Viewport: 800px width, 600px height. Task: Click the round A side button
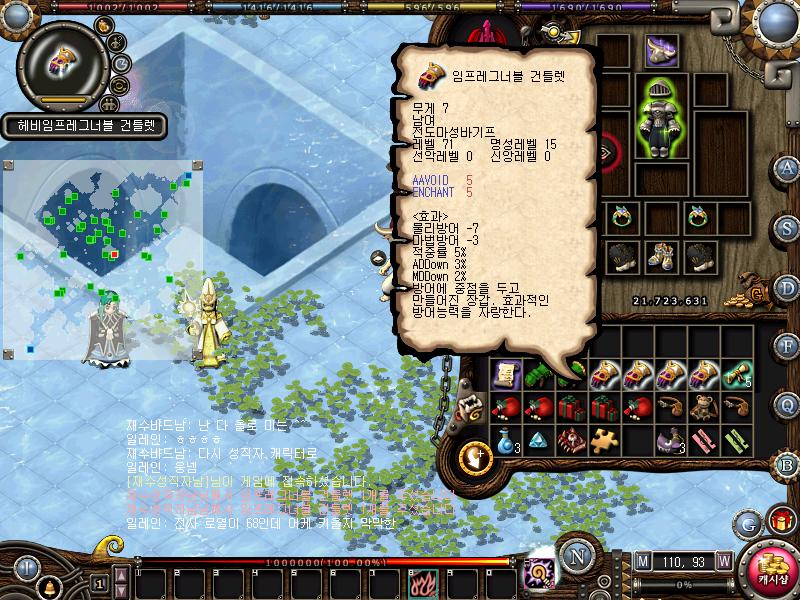point(787,167)
